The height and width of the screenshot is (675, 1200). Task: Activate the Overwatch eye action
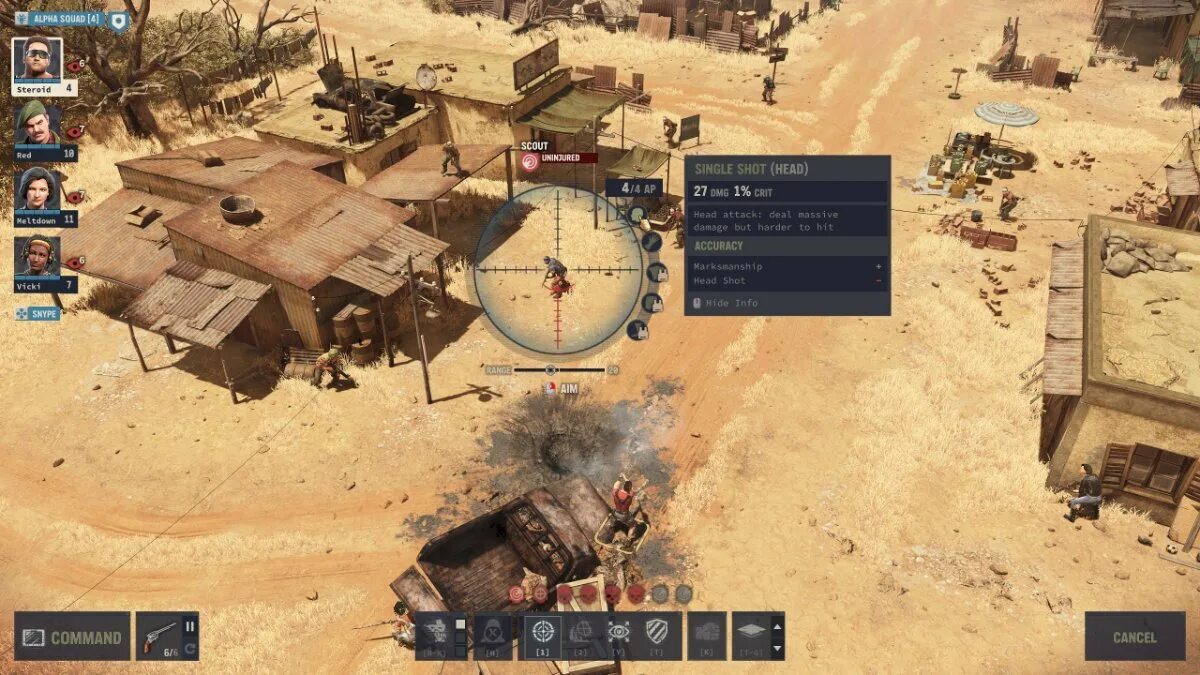[x=619, y=633]
